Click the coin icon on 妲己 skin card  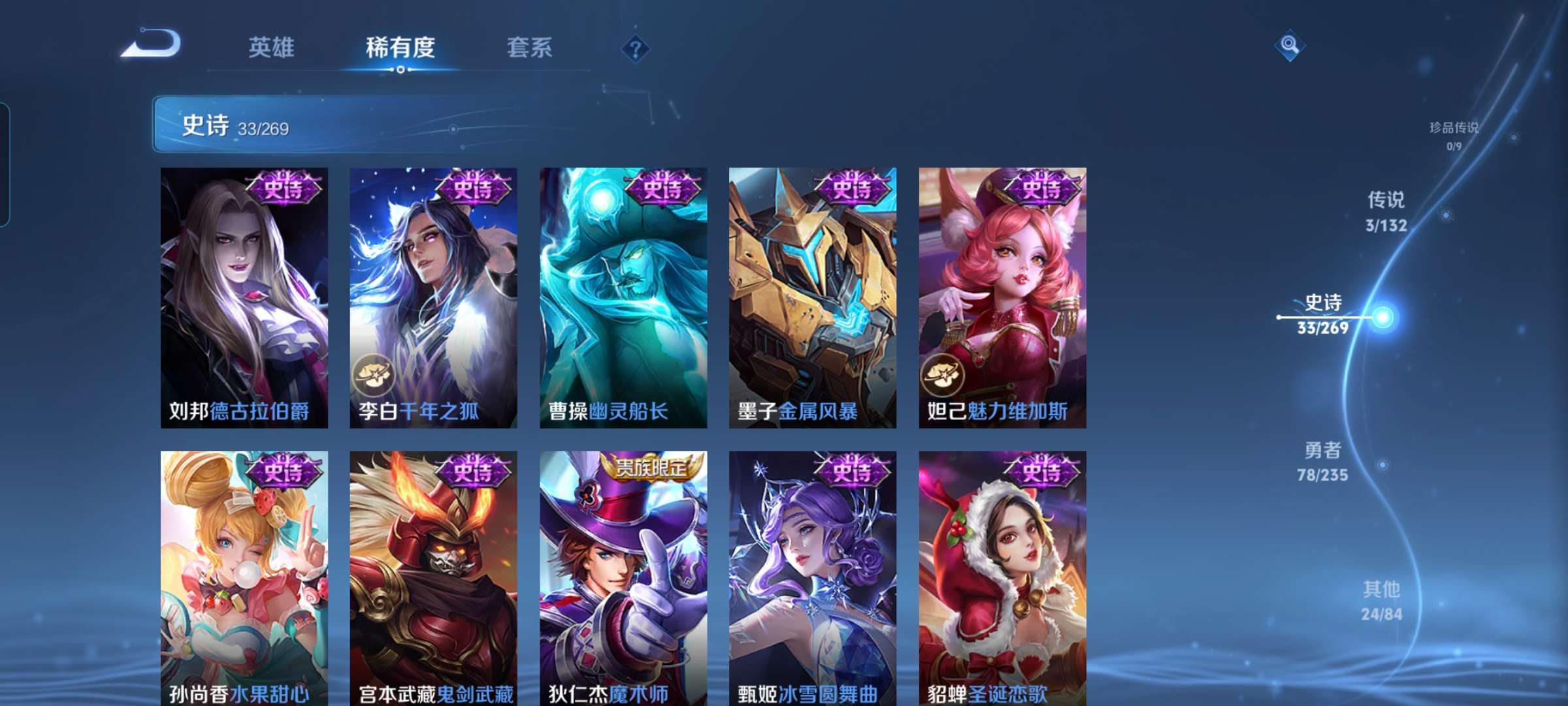point(941,376)
